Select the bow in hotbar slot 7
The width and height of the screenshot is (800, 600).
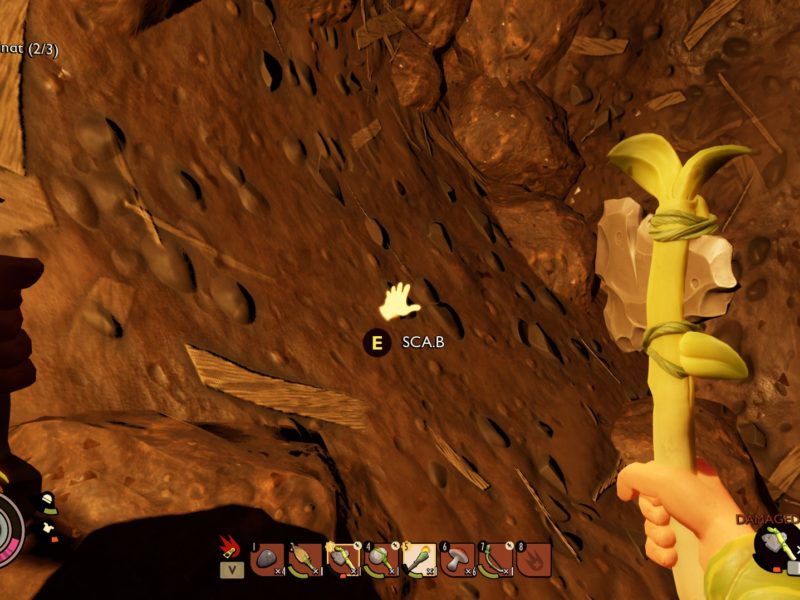pyautogui.click(x=495, y=560)
